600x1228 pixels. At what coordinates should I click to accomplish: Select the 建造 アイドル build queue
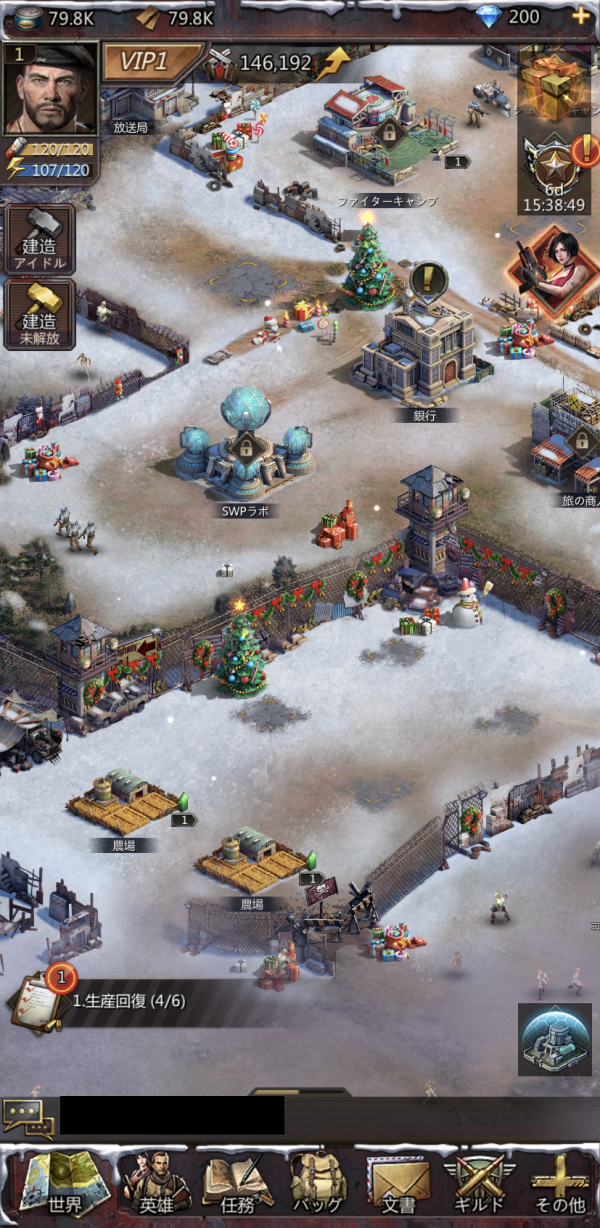(39, 239)
